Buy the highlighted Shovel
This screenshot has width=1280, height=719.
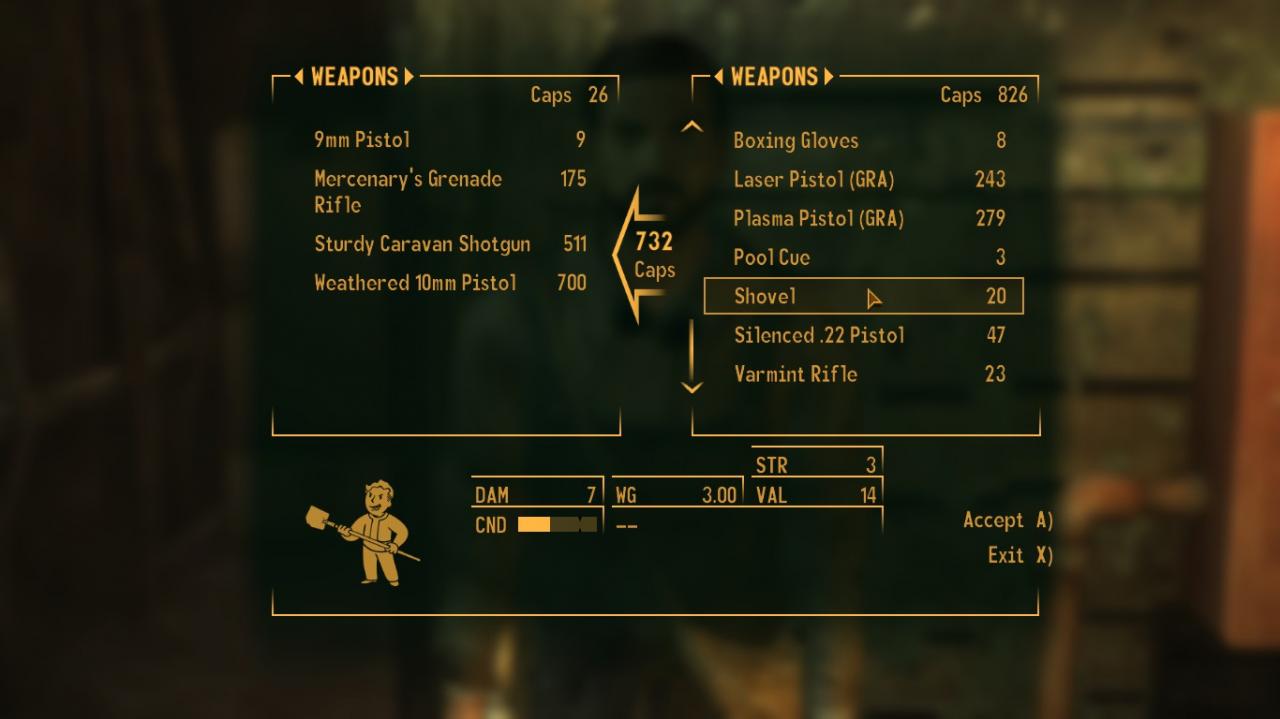pos(863,296)
